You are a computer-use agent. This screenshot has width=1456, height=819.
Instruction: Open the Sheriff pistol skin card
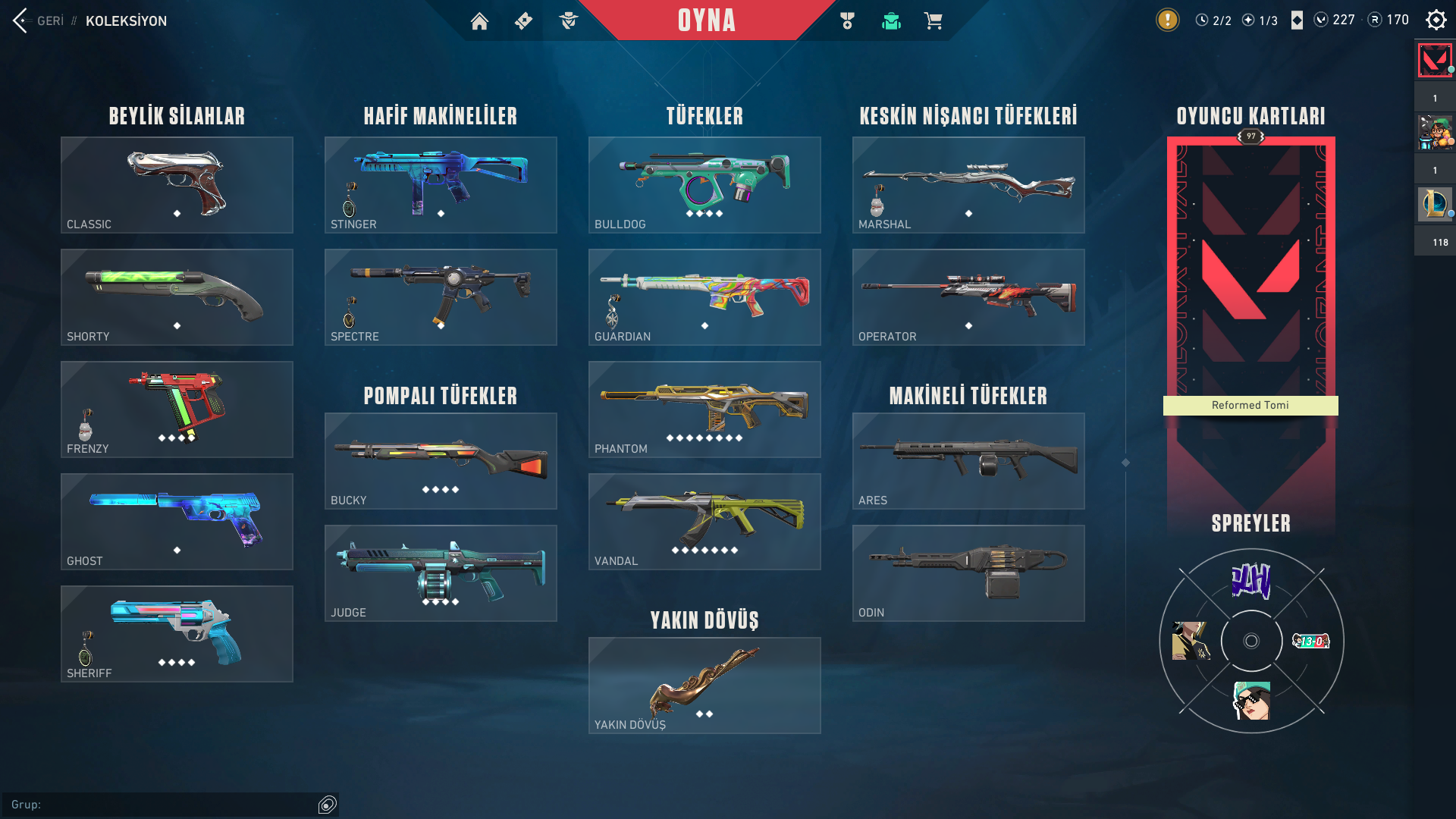[176, 634]
